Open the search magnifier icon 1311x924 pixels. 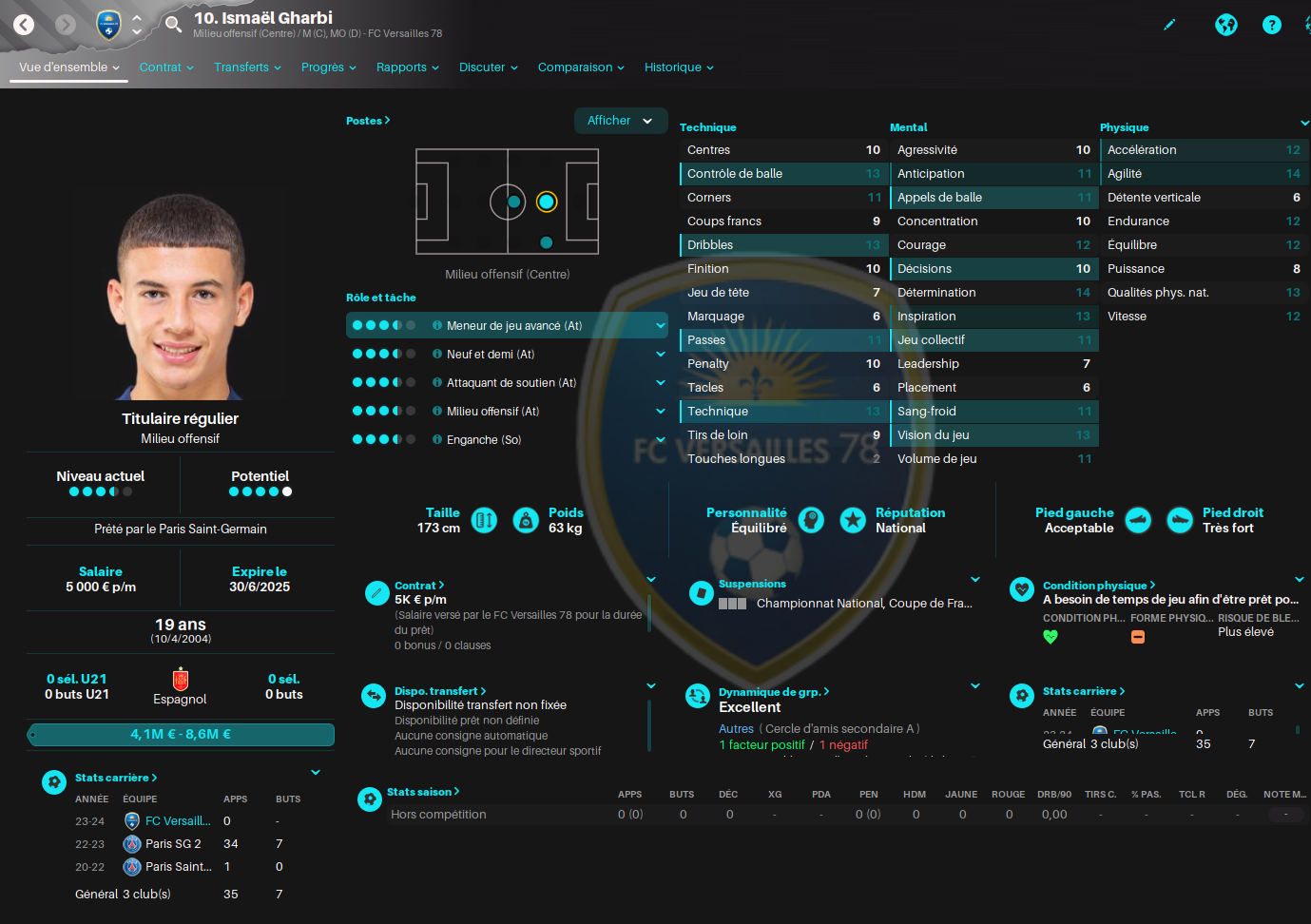pos(173,24)
